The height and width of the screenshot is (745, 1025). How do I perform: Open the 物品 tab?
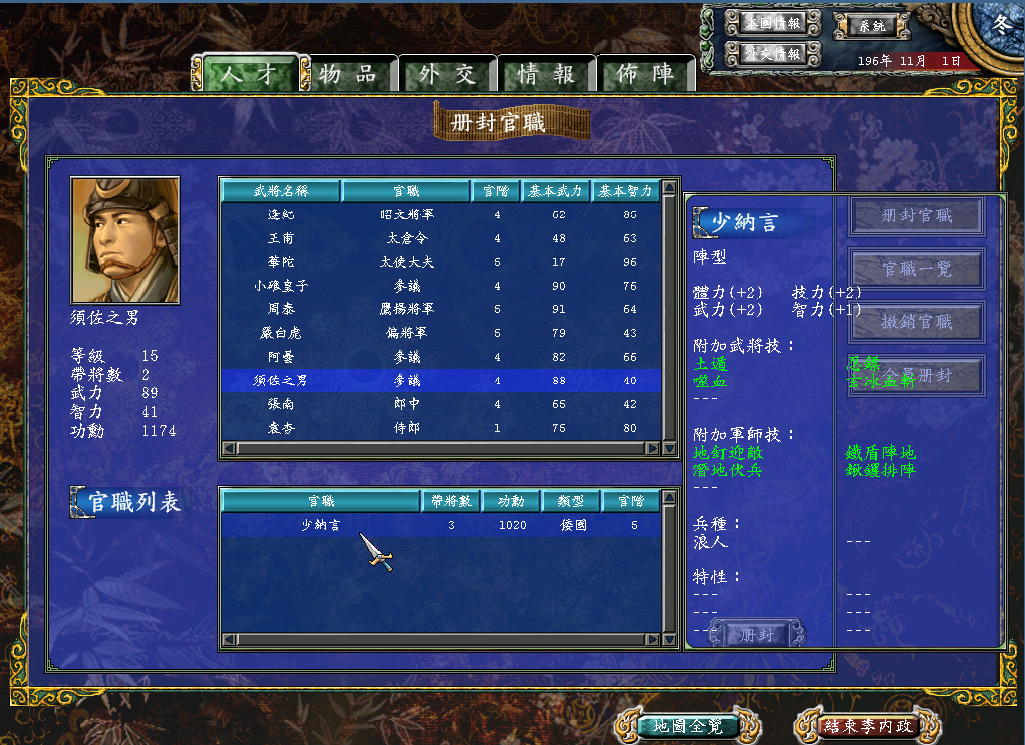[x=348, y=75]
